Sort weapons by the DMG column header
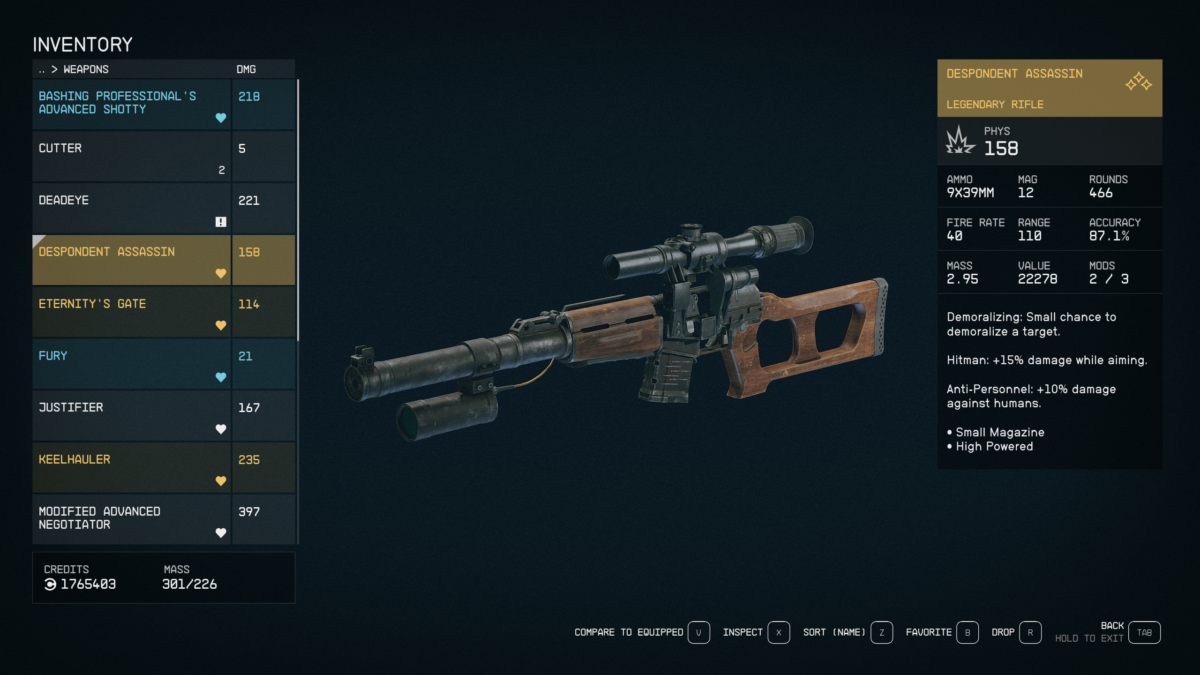1200x675 pixels. click(246, 70)
